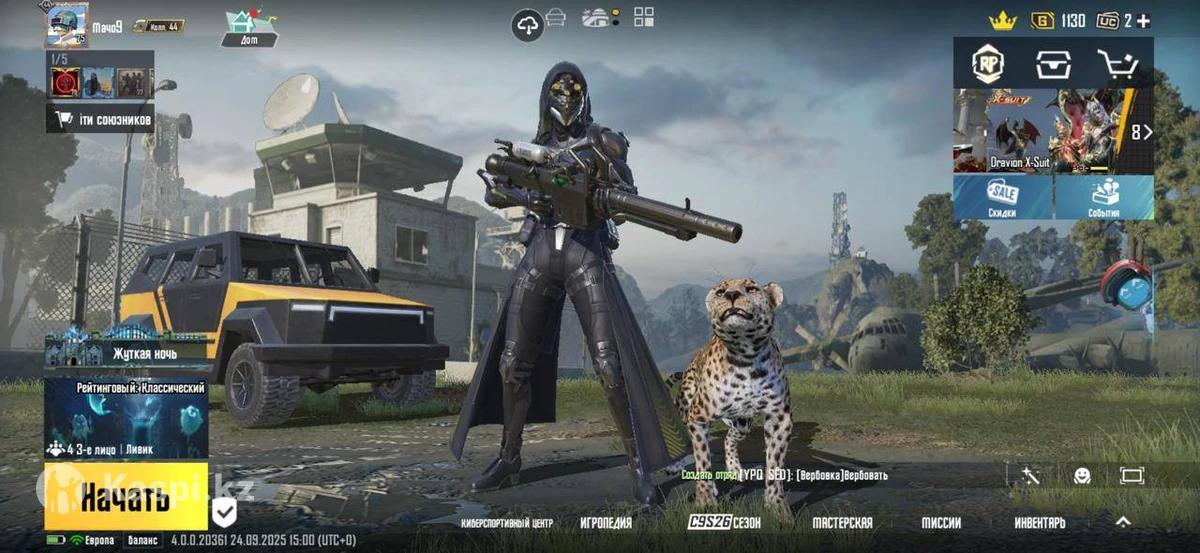Open the player profile avatar
1200x553 pixels.
click(x=67, y=24)
